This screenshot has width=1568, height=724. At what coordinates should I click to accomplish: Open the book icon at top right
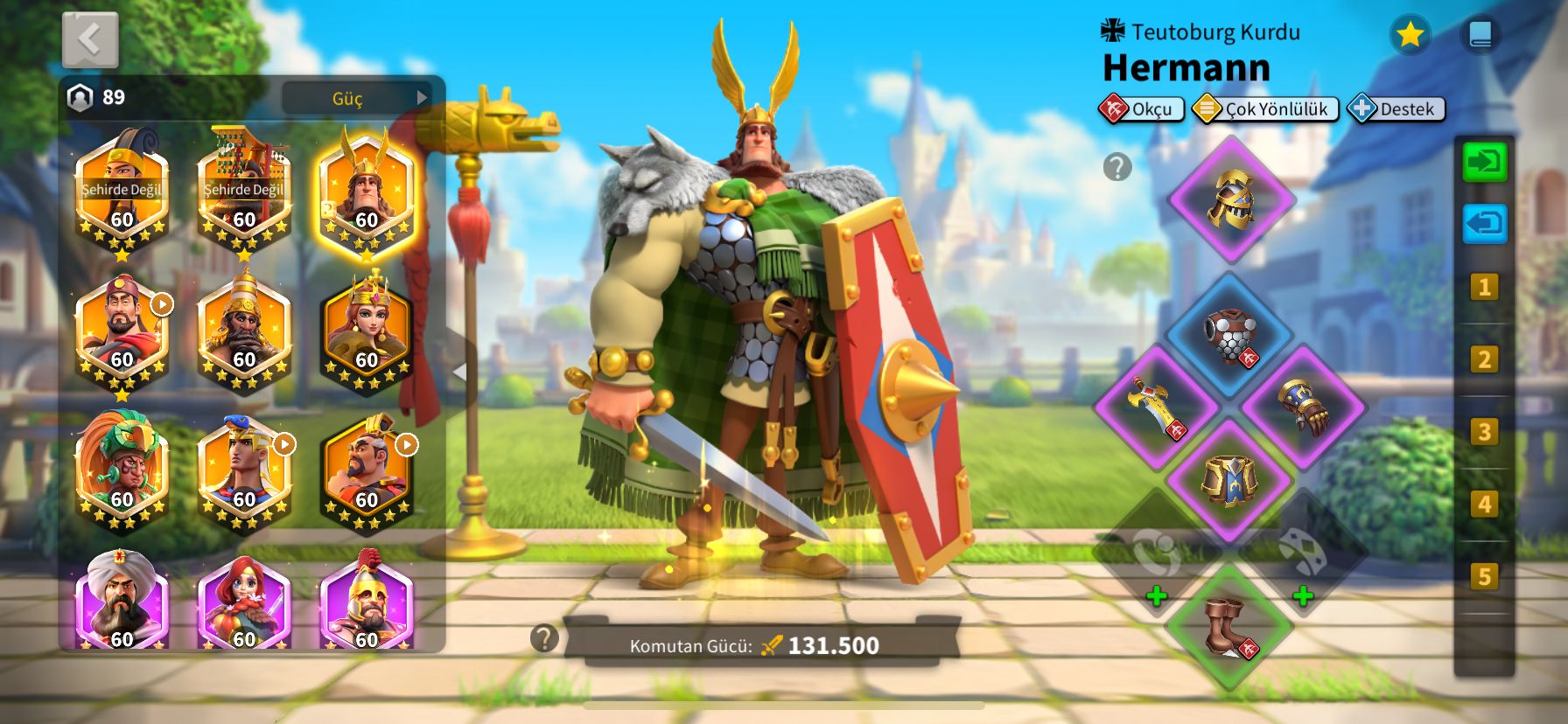point(1480,35)
